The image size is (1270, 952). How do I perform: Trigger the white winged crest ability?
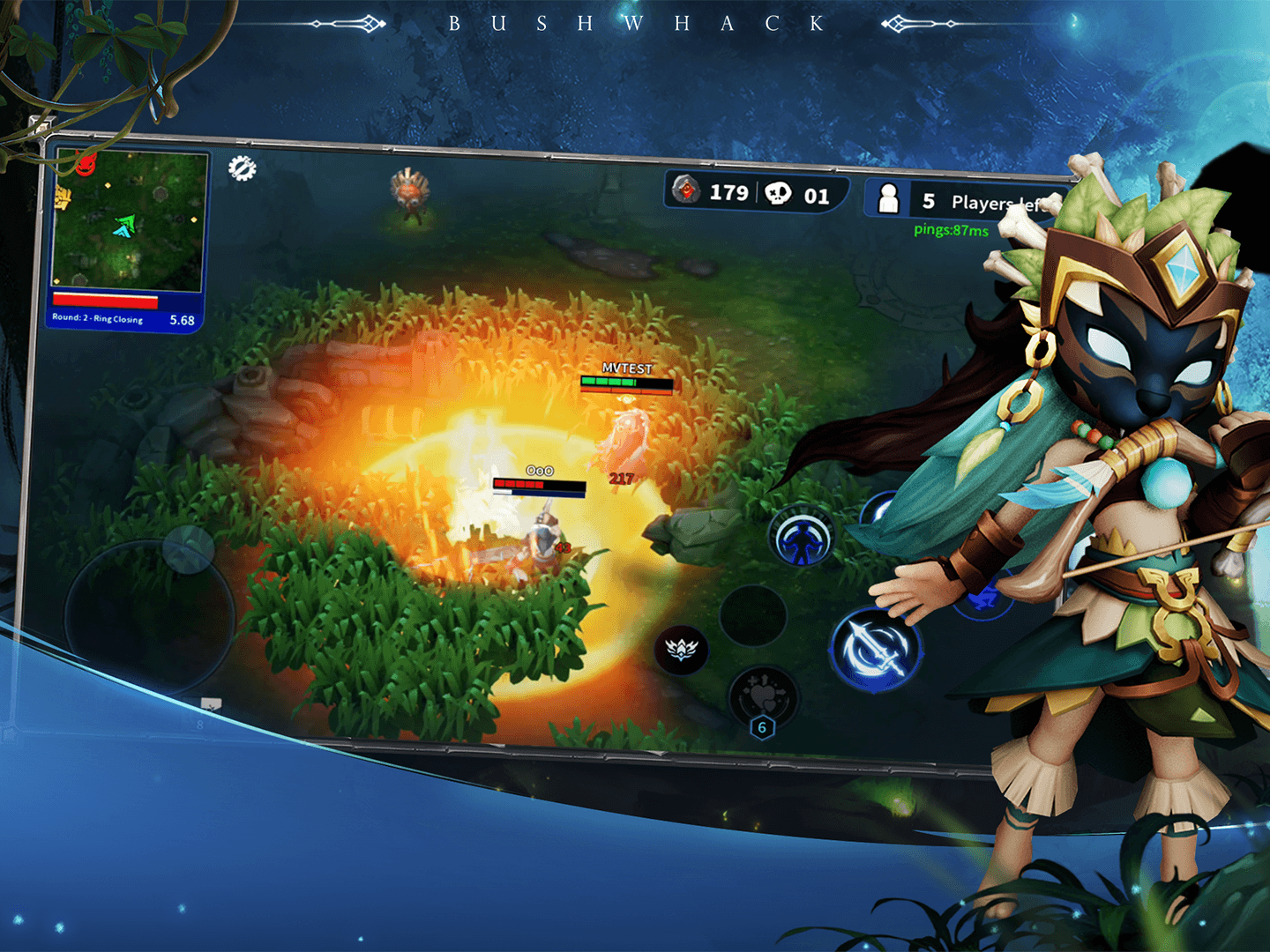tap(681, 651)
